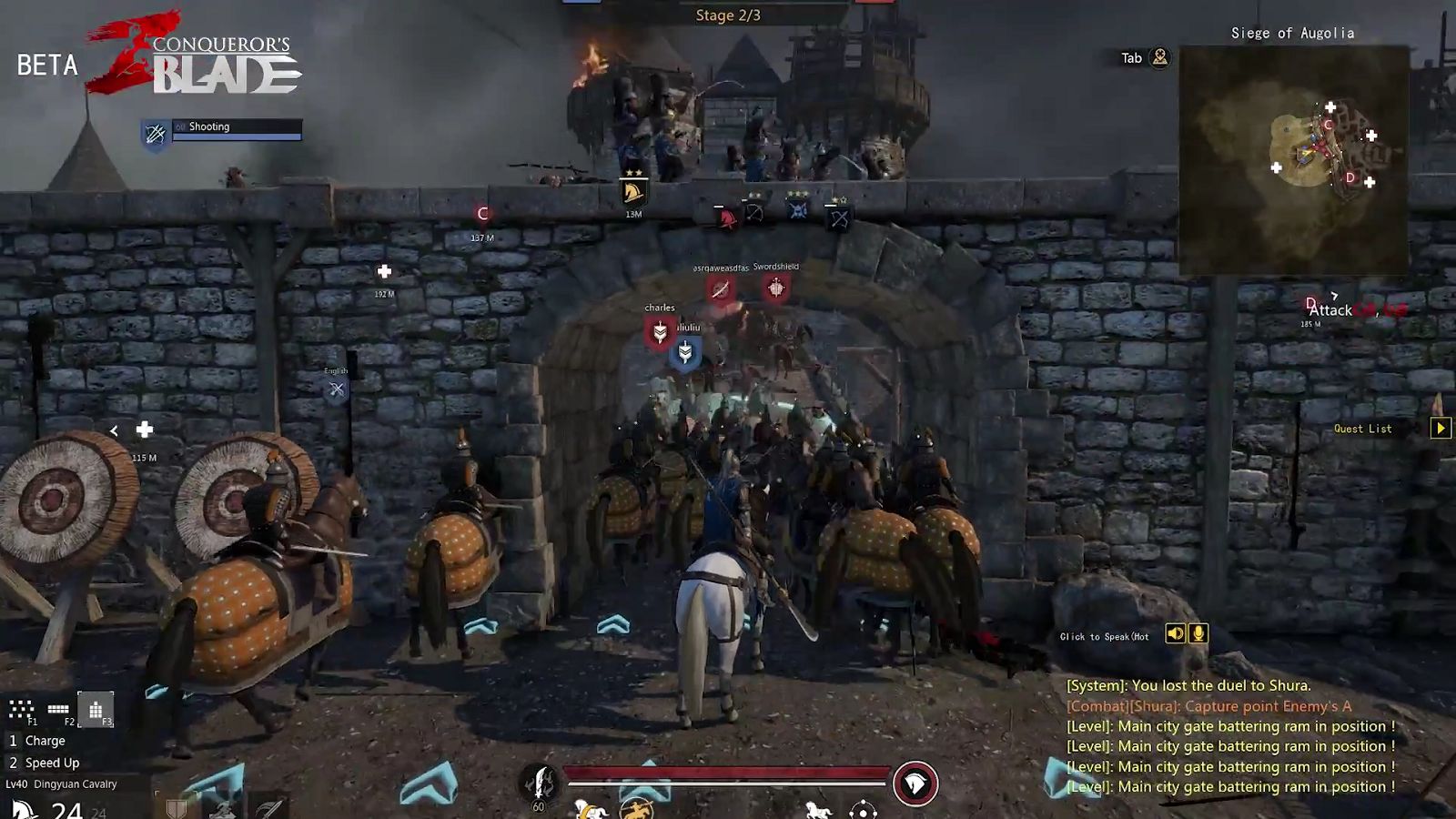Toggle the microphone voice button
Screen dimensions: 1456x819
(x=1198, y=633)
